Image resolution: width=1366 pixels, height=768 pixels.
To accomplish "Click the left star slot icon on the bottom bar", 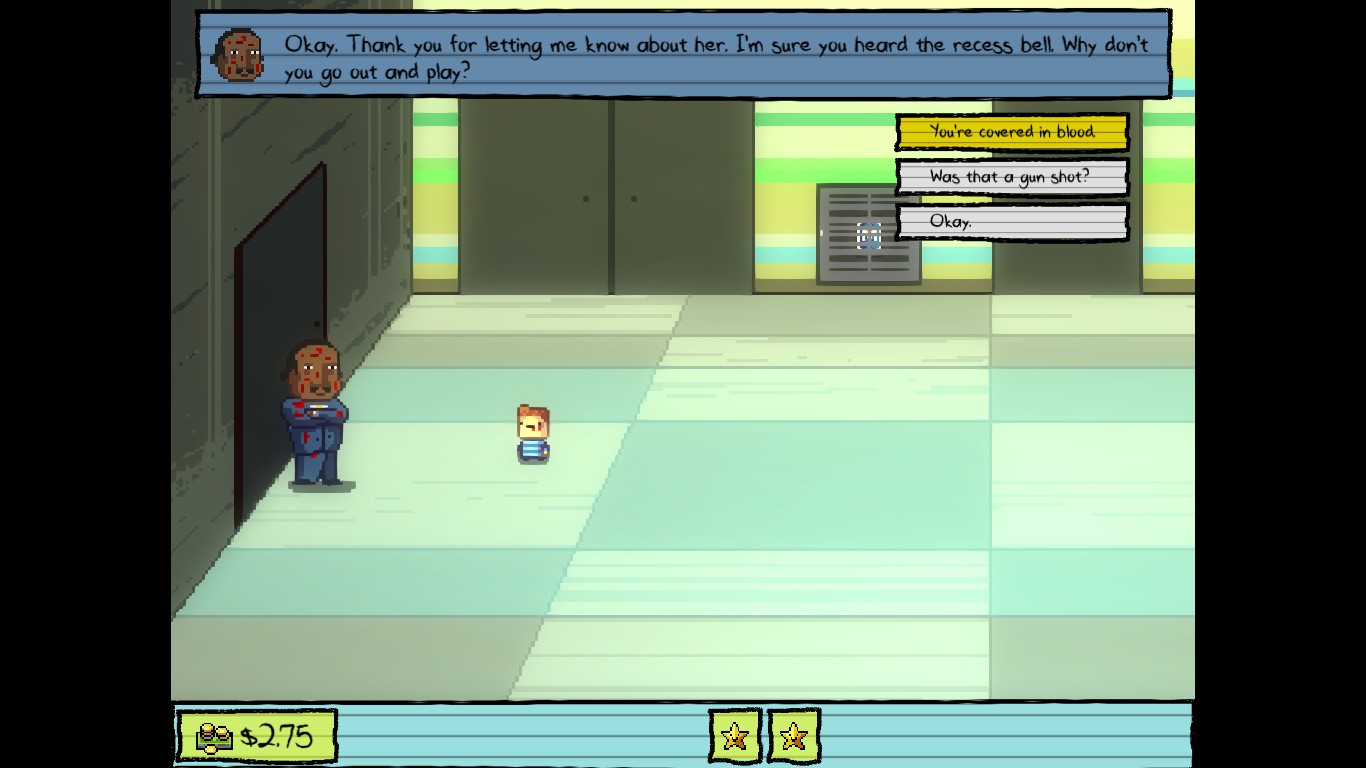I will [x=735, y=738].
